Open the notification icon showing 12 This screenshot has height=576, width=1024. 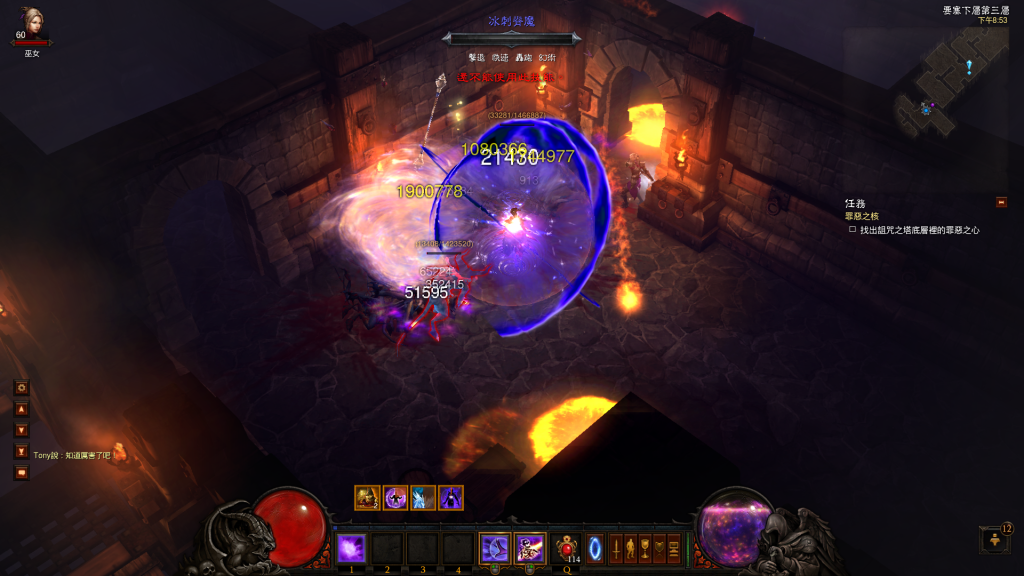coord(993,540)
